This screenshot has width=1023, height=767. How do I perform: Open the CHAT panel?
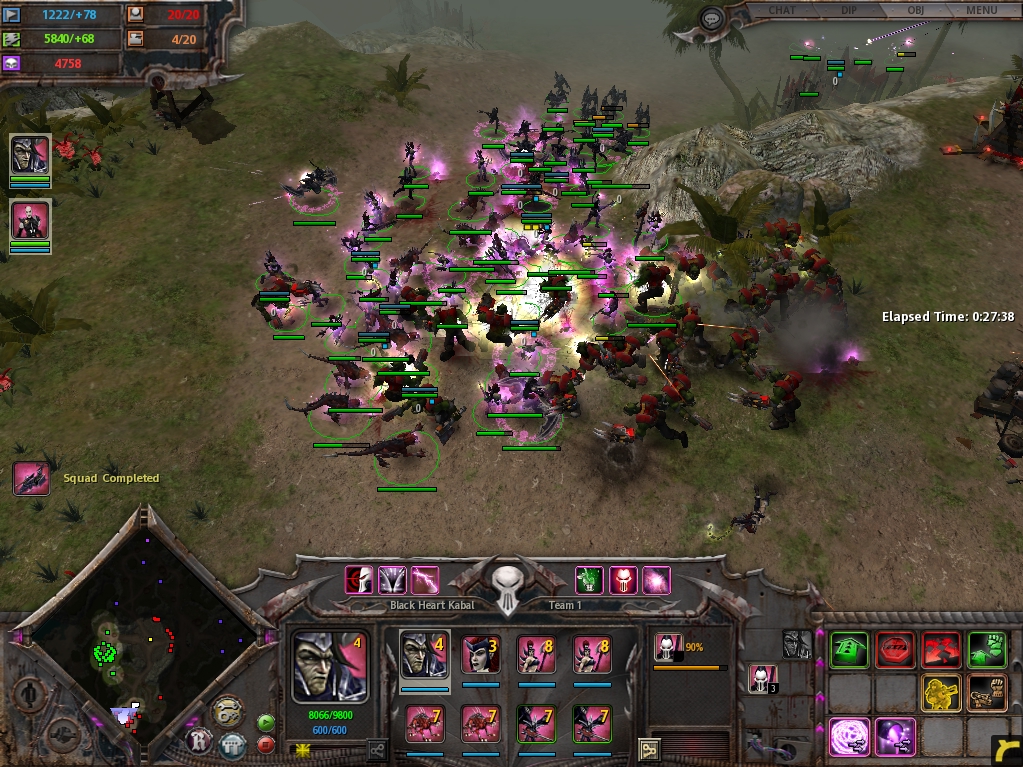pos(782,11)
